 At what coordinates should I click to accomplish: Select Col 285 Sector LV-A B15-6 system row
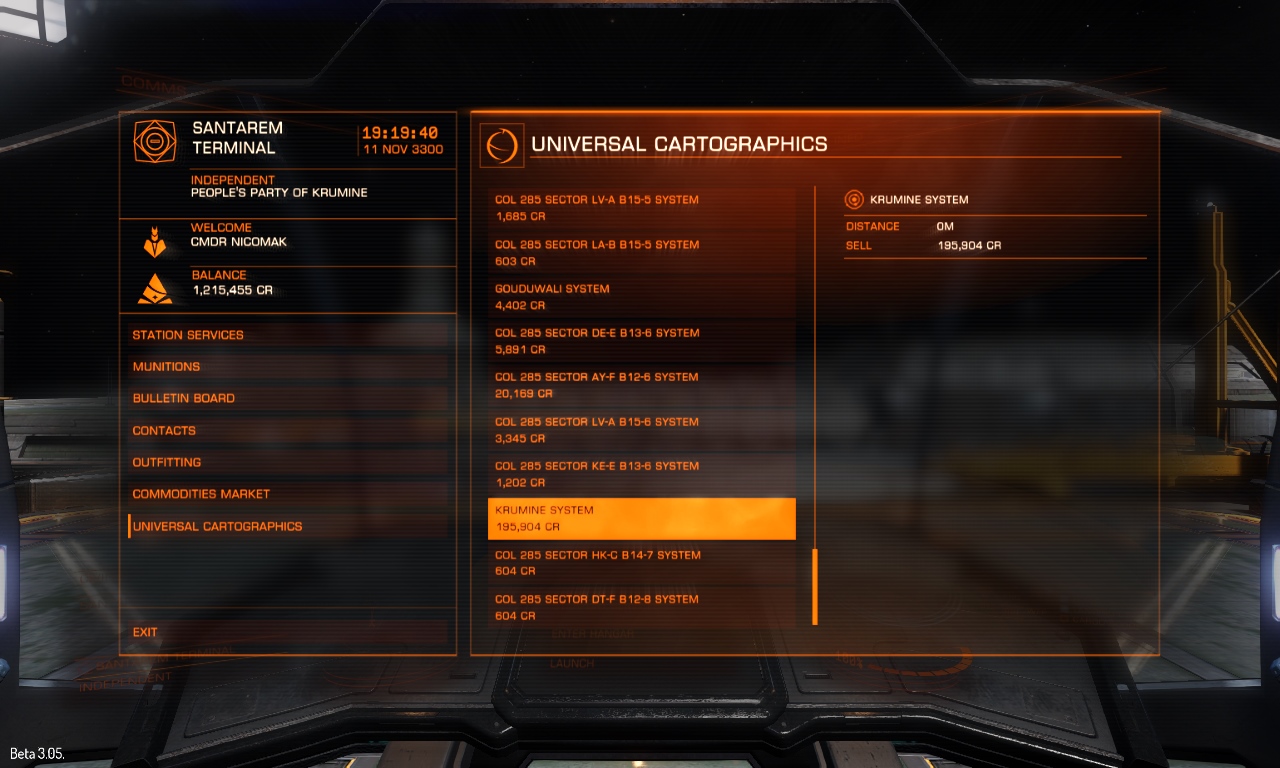[x=641, y=430]
